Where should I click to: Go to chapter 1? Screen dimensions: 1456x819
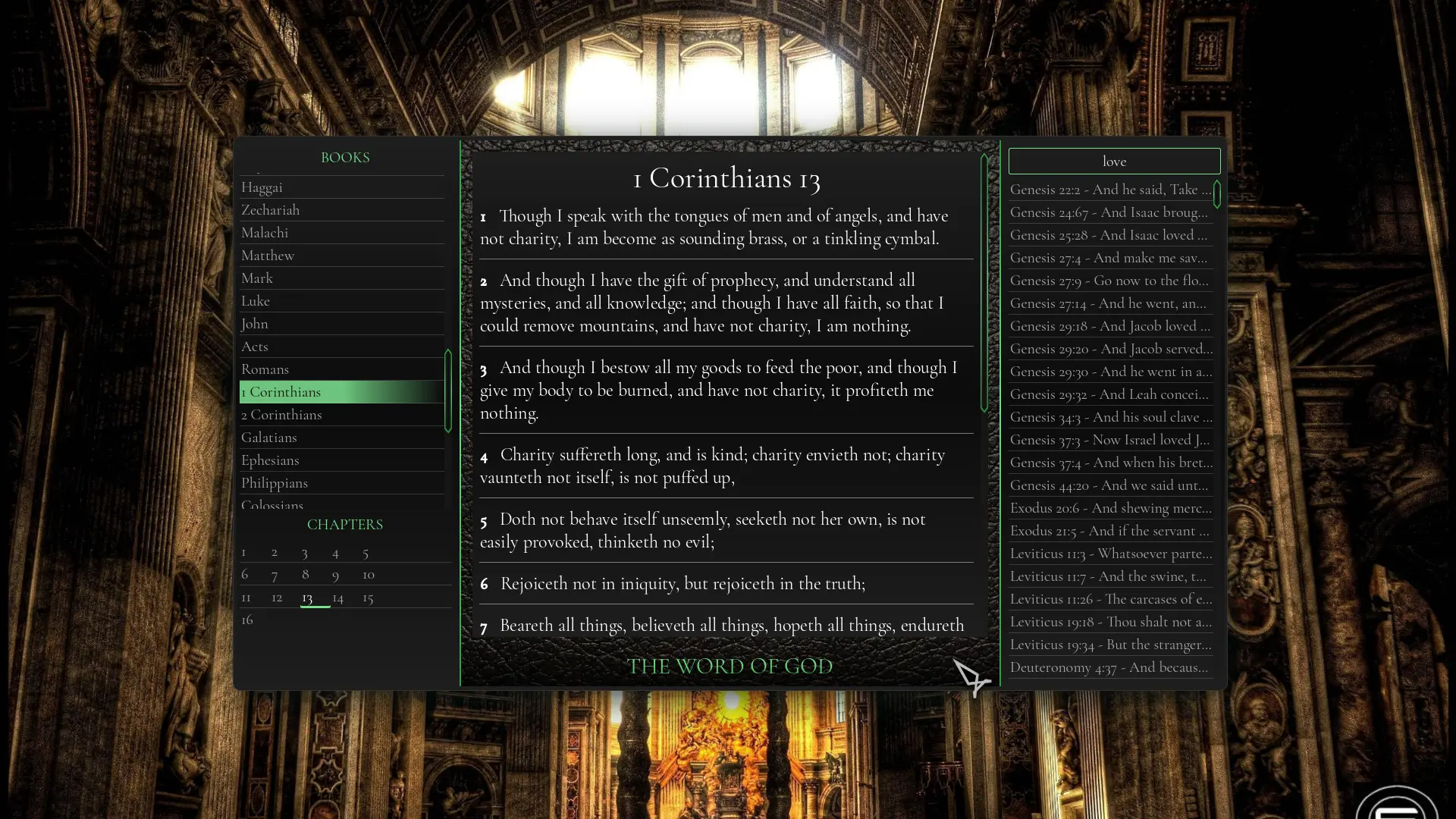click(x=243, y=552)
